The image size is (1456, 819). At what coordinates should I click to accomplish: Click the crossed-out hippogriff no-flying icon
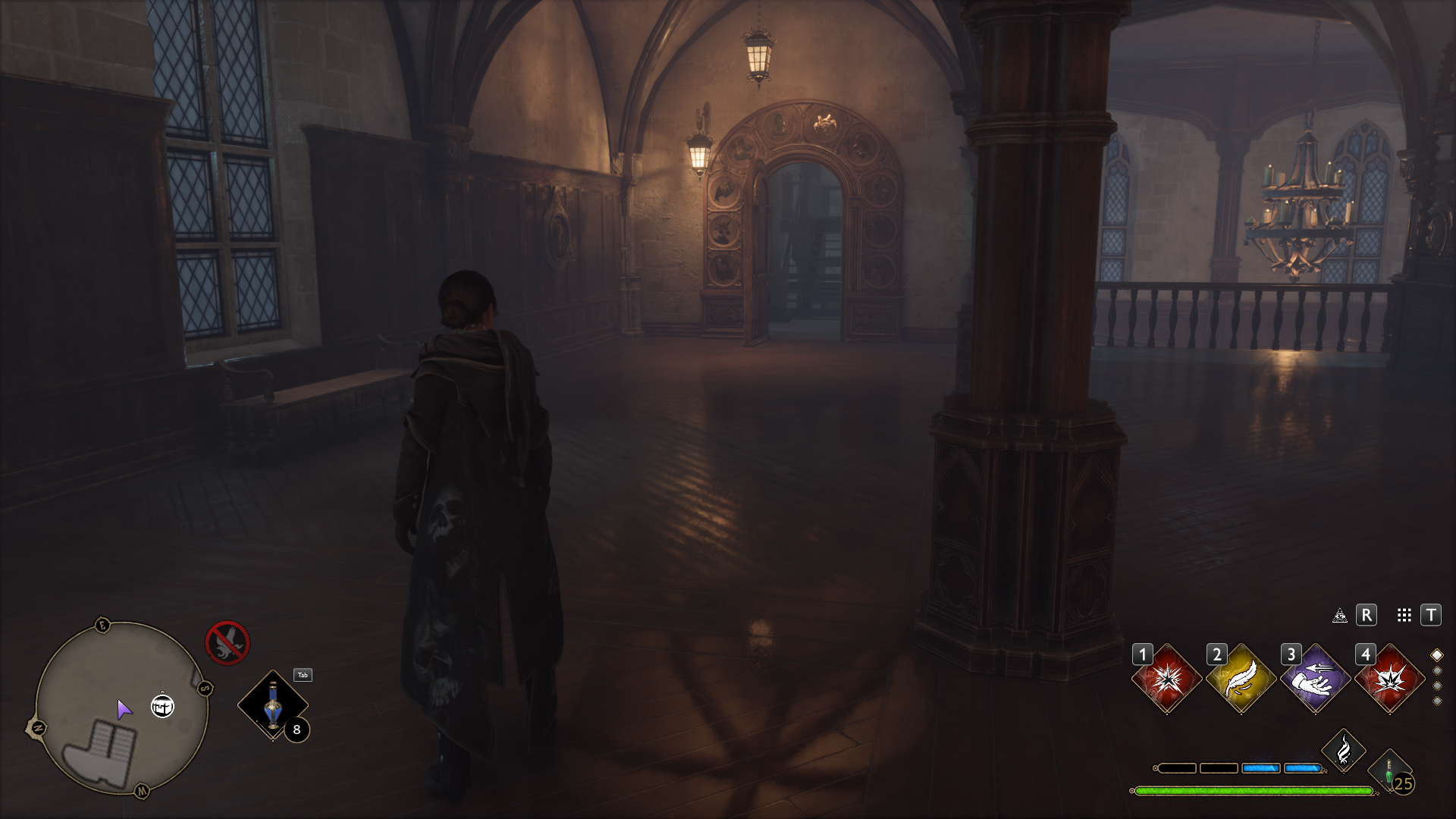(x=227, y=642)
